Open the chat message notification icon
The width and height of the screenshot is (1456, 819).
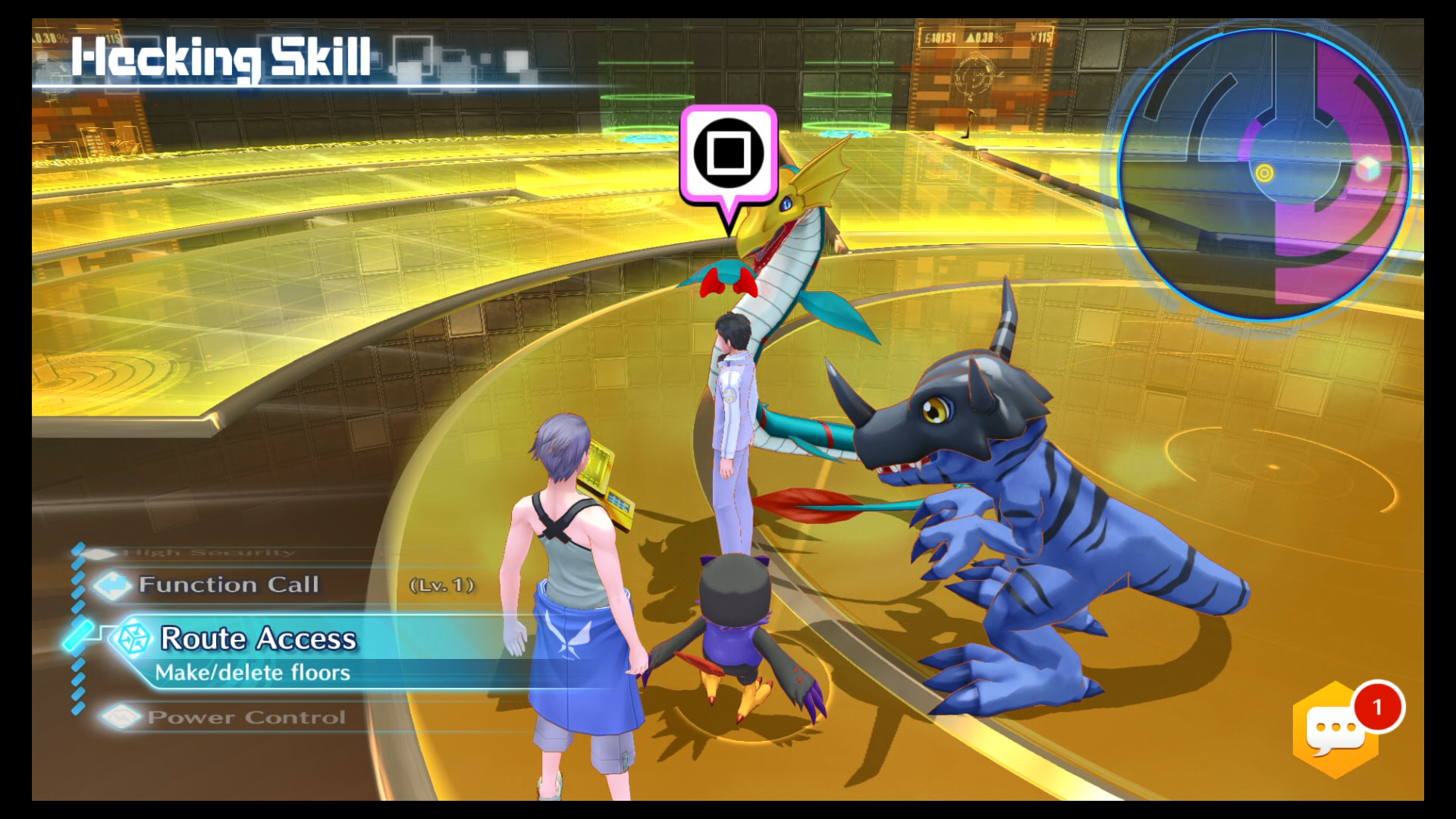coord(1336,730)
